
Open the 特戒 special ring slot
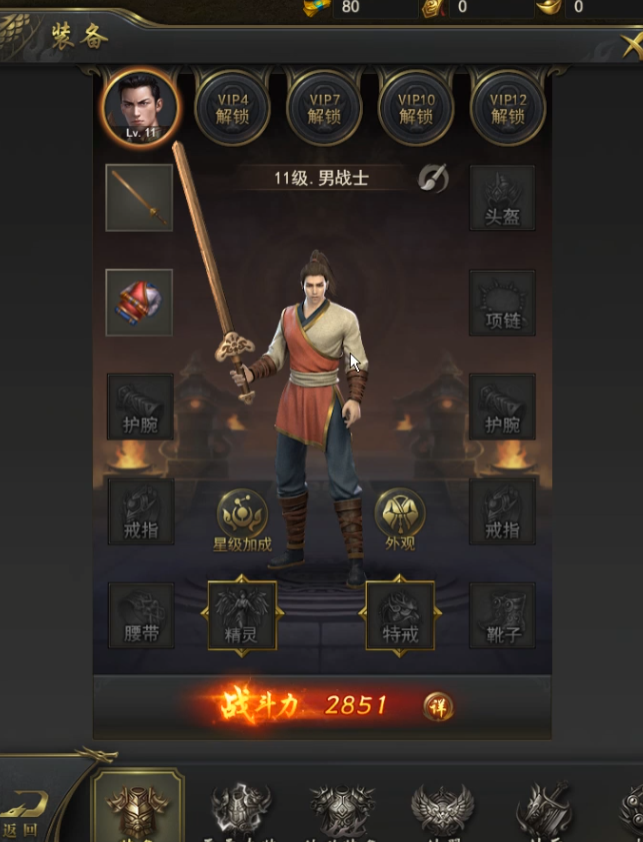pyautogui.click(x=399, y=615)
